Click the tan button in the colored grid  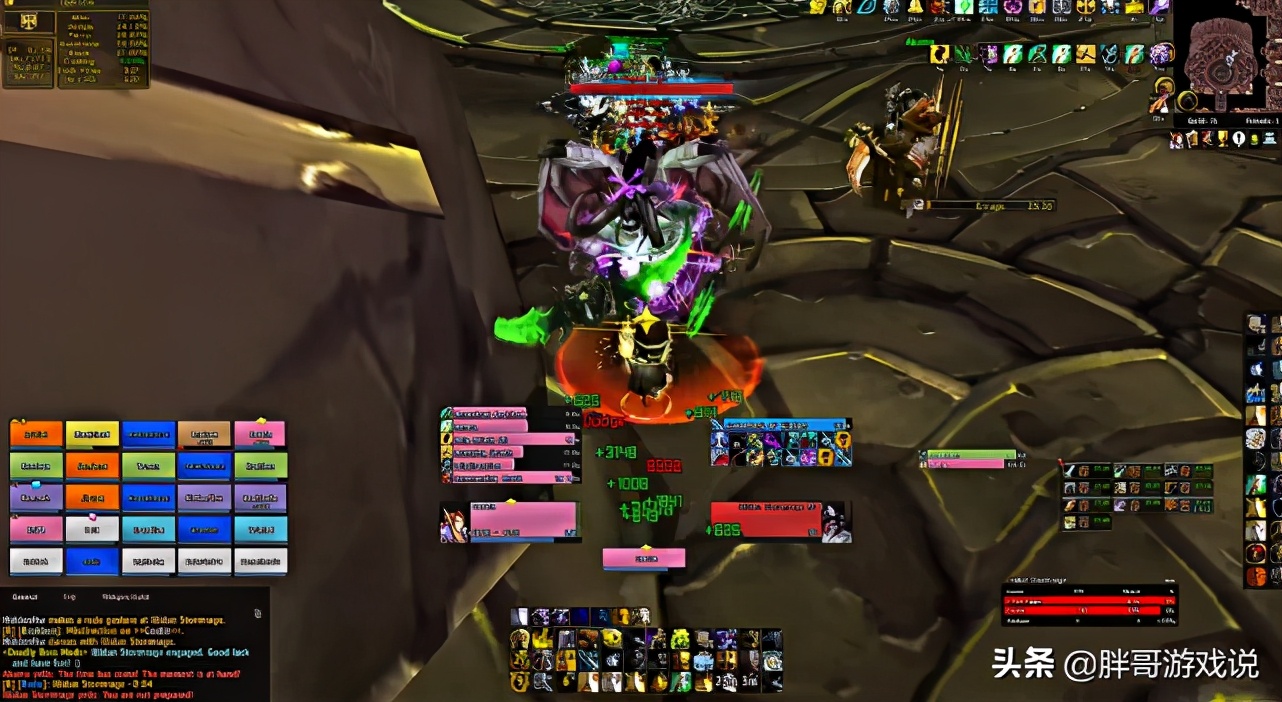point(204,434)
